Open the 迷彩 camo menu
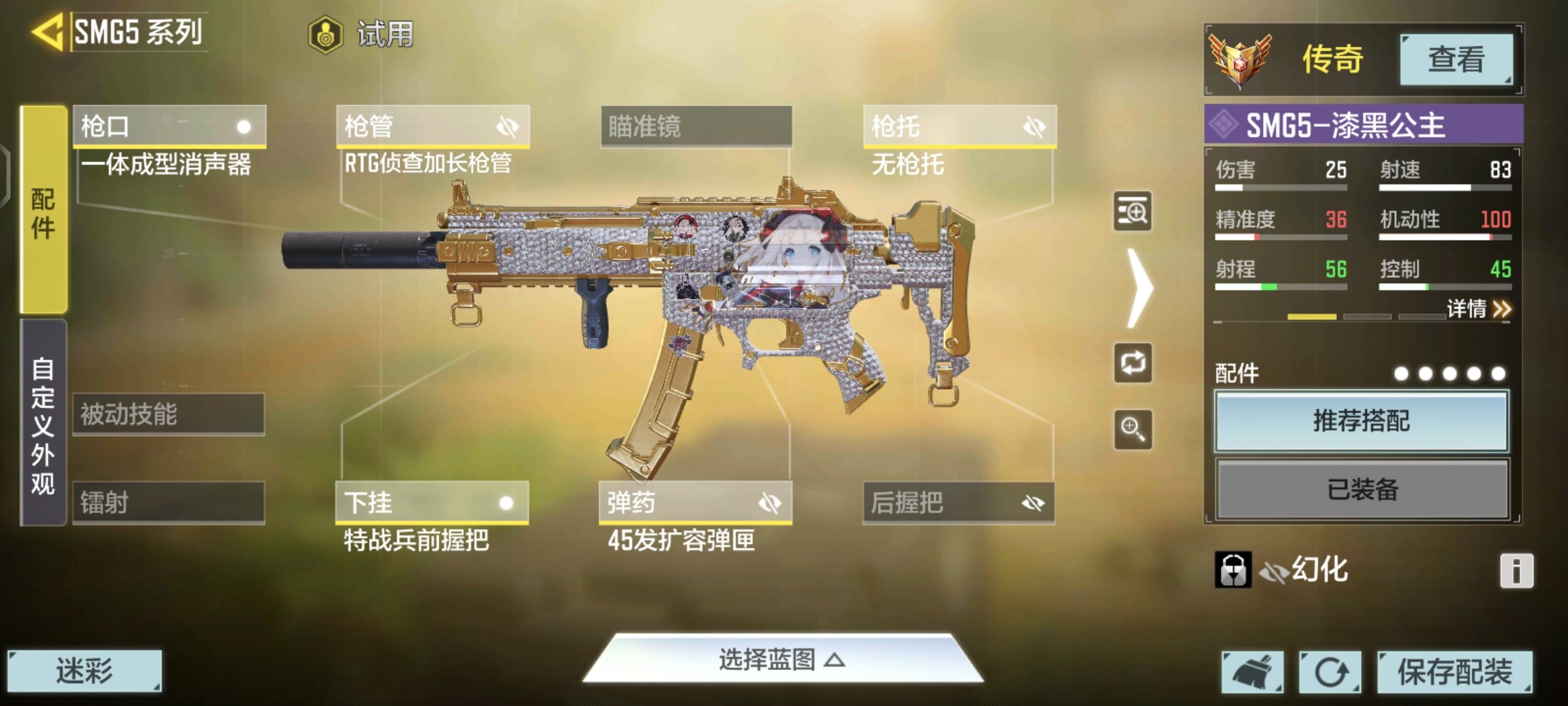Image resolution: width=1568 pixels, height=706 pixels. pyautogui.click(x=84, y=671)
